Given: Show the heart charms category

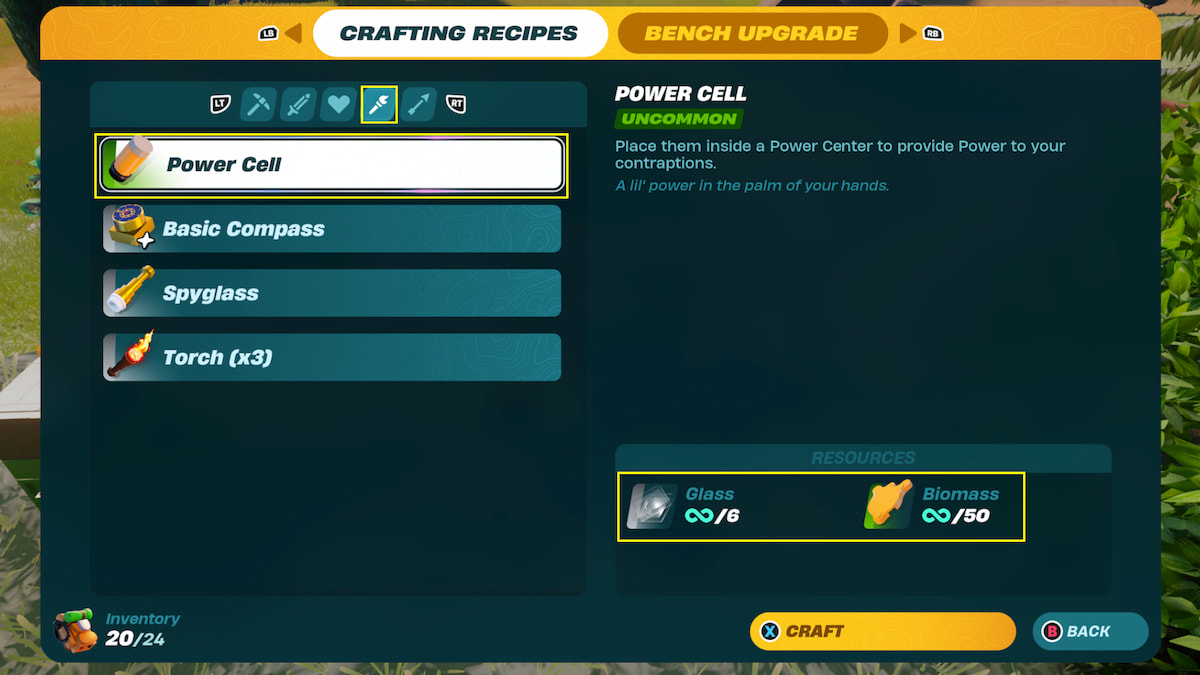Looking at the screenshot, I should [339, 104].
